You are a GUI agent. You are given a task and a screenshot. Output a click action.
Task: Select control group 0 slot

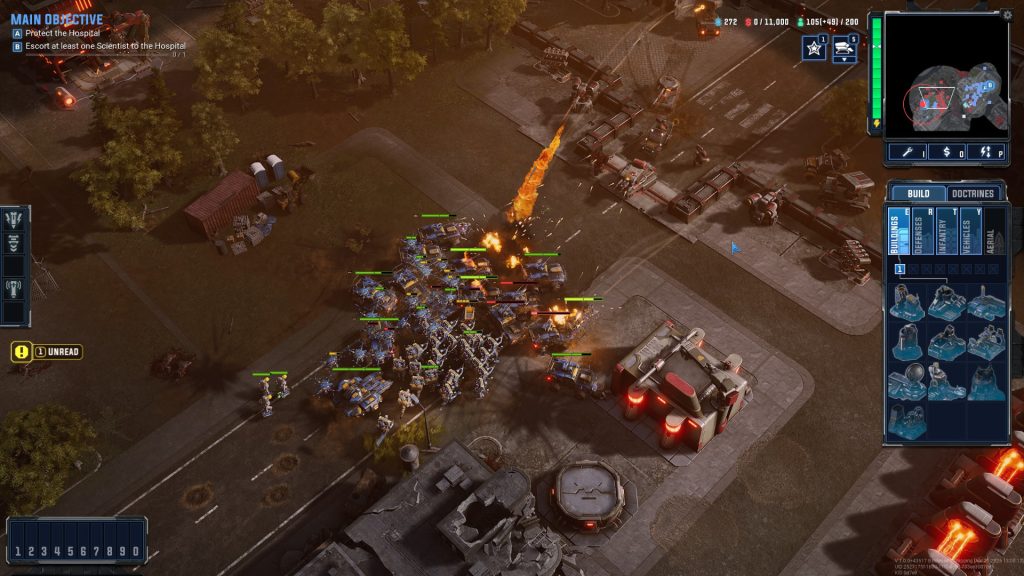pos(135,551)
